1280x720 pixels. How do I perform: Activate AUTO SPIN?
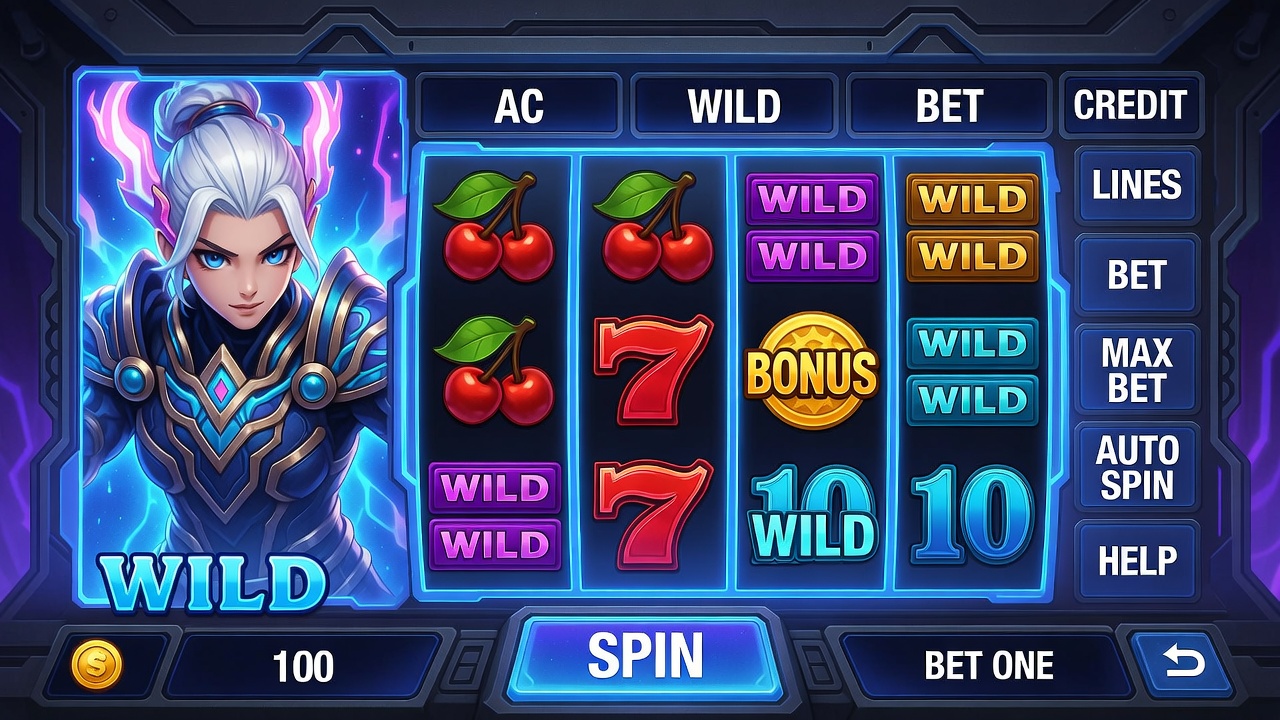coord(1136,467)
